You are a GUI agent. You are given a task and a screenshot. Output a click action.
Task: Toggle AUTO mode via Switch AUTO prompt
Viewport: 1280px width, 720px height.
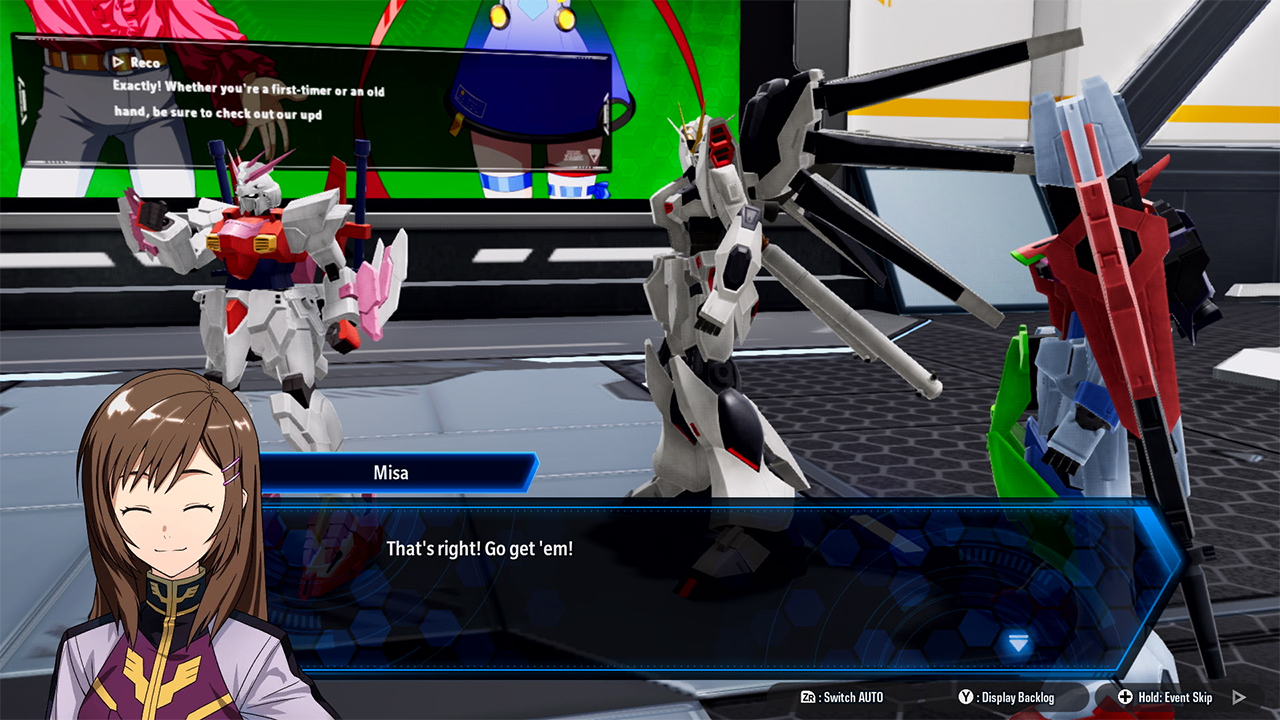(x=845, y=698)
